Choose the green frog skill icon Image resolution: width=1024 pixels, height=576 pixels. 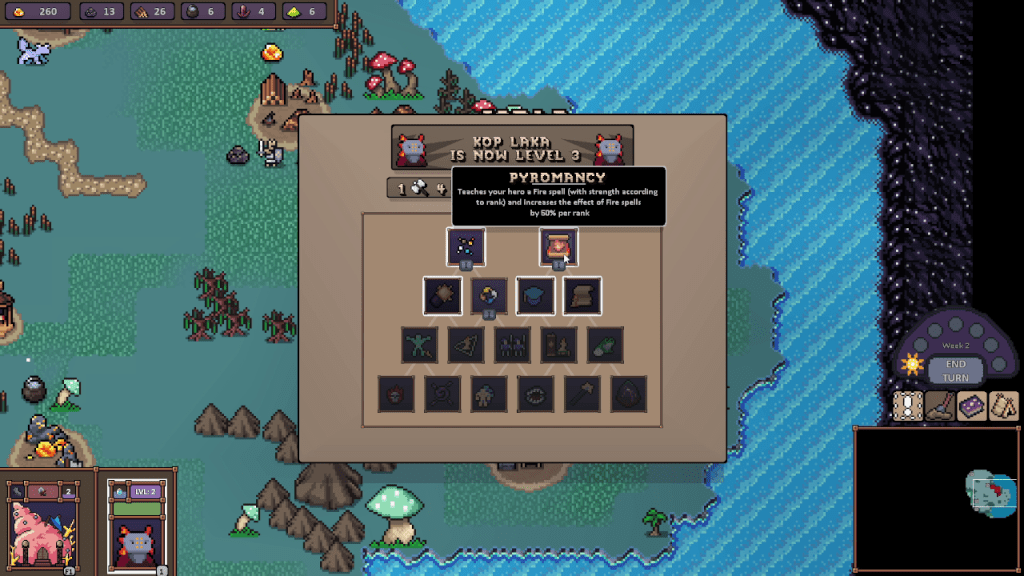605,345
